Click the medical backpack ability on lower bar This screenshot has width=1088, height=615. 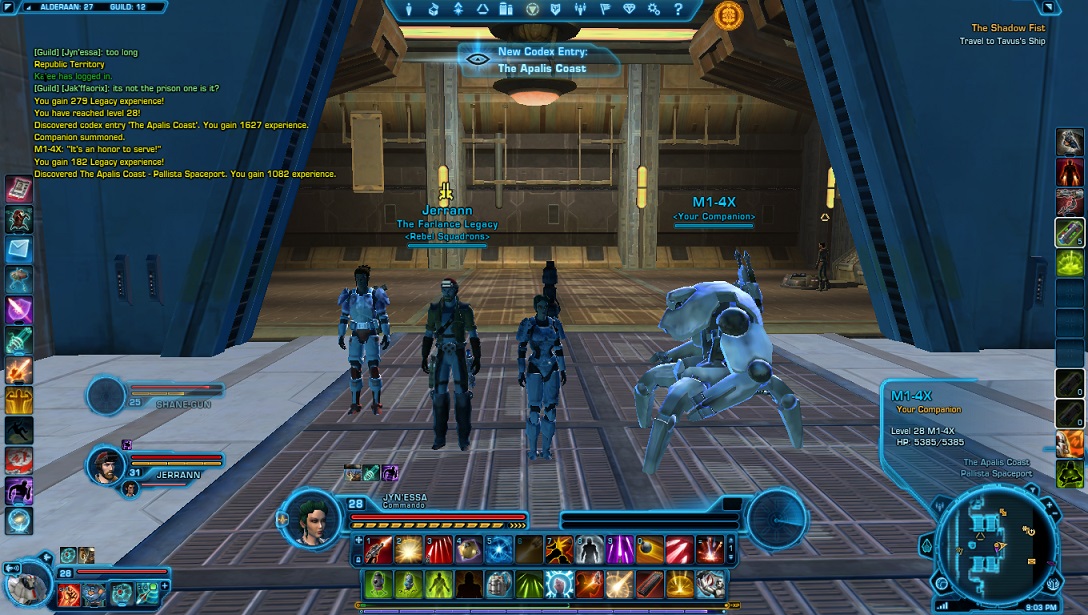coord(499,583)
